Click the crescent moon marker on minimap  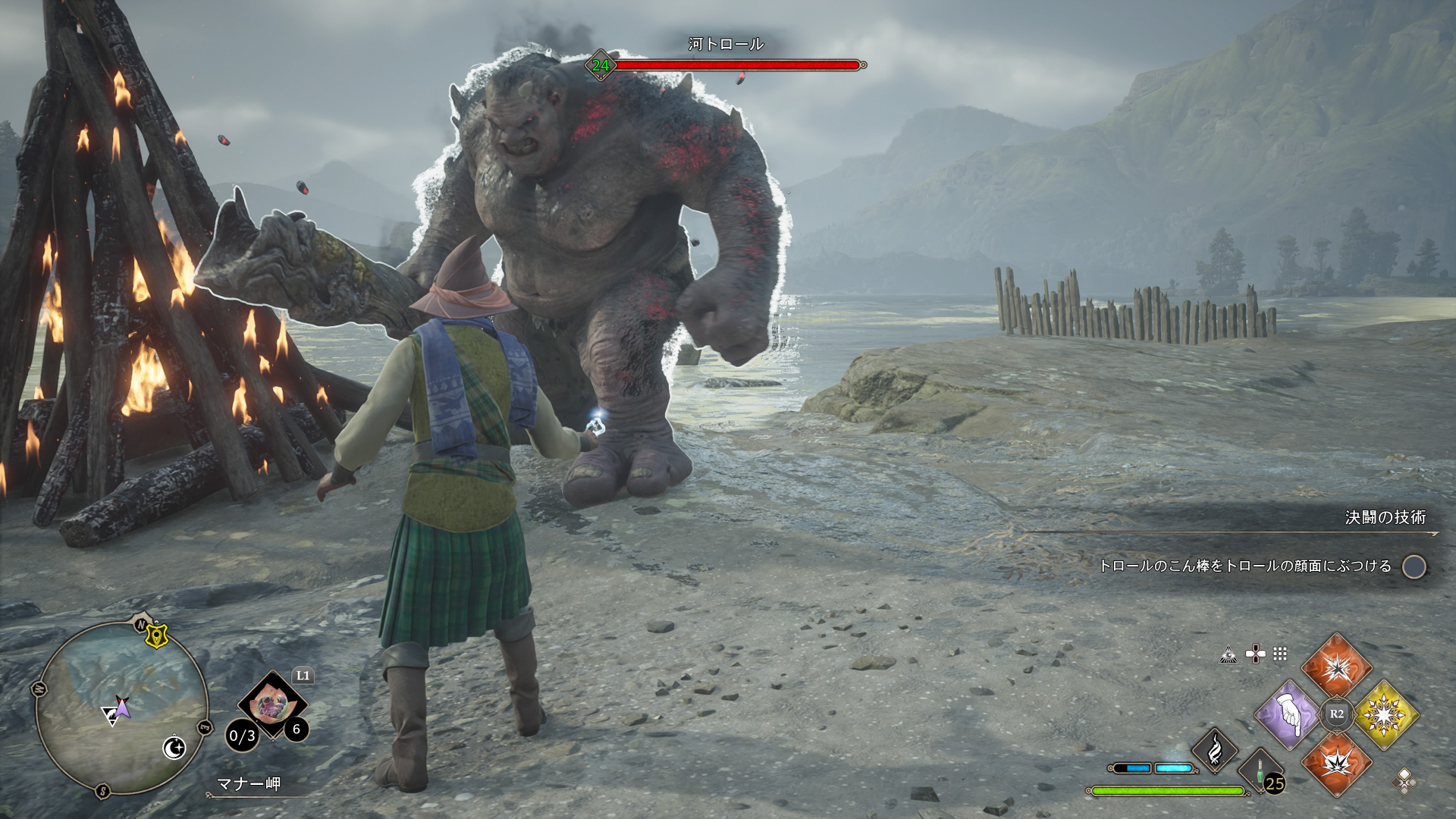click(174, 748)
